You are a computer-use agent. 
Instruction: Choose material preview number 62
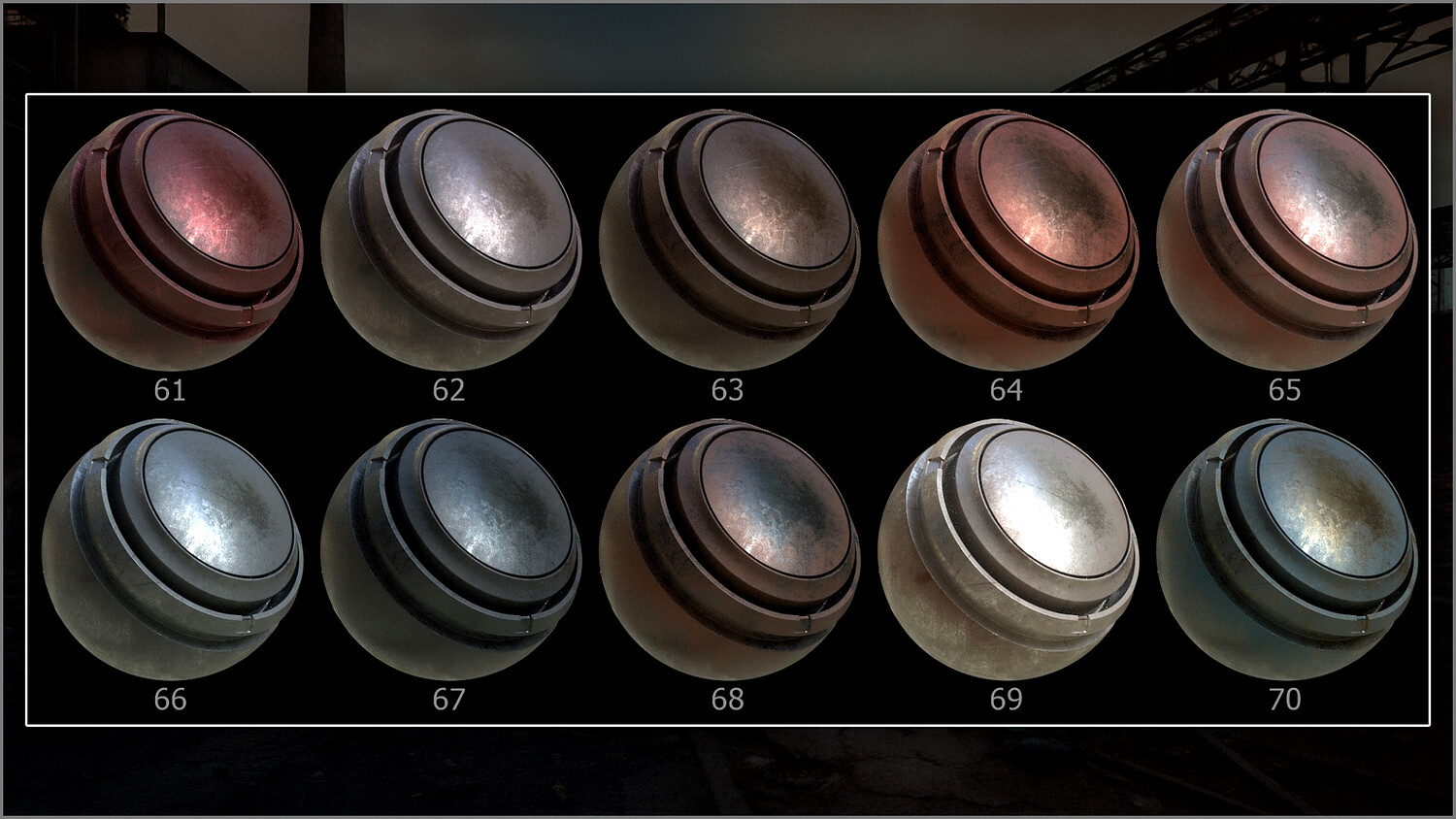coord(450,239)
